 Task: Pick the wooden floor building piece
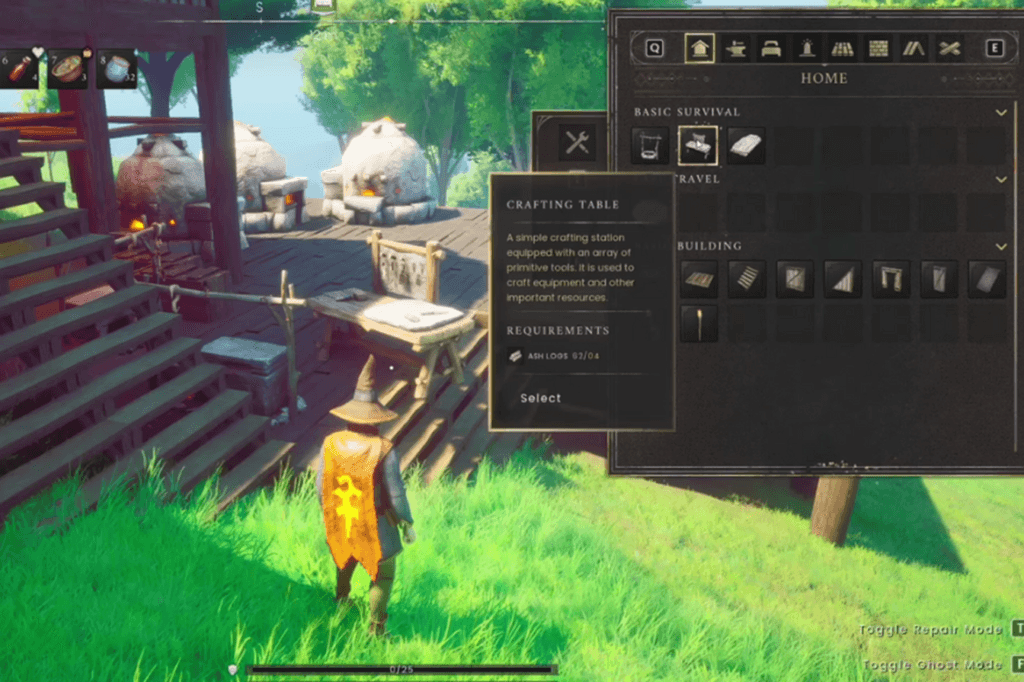click(699, 279)
